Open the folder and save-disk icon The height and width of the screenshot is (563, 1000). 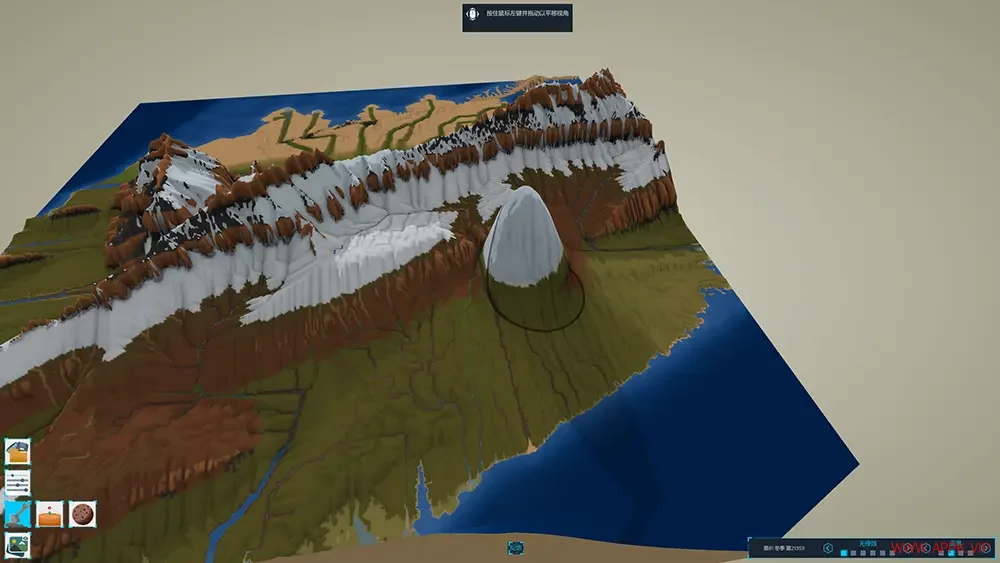[x=17, y=452]
